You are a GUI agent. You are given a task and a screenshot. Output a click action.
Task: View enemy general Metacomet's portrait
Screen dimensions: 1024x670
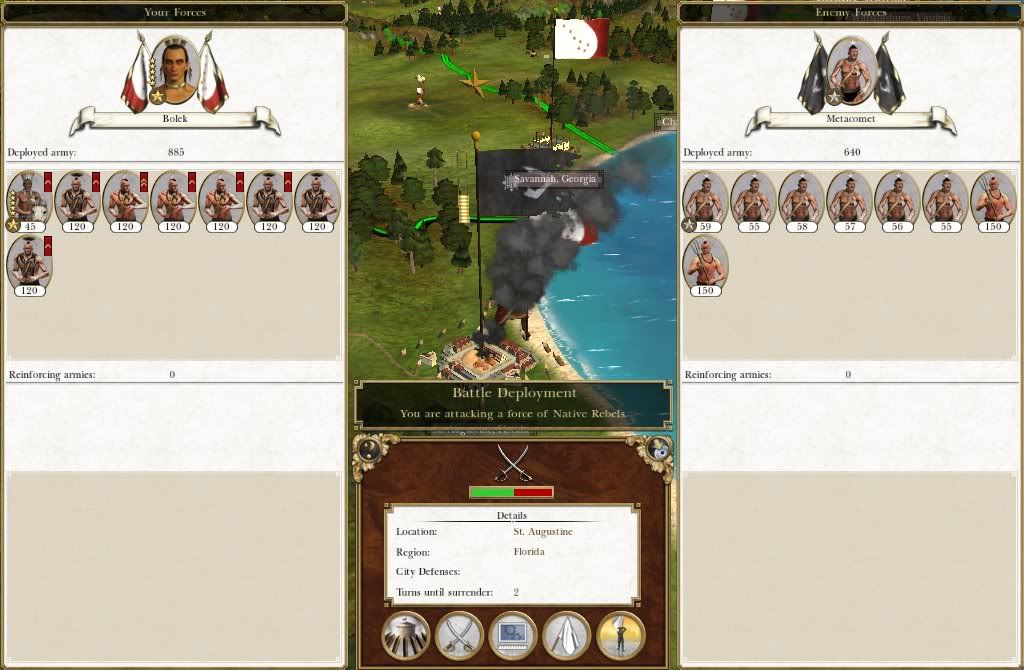coord(852,70)
